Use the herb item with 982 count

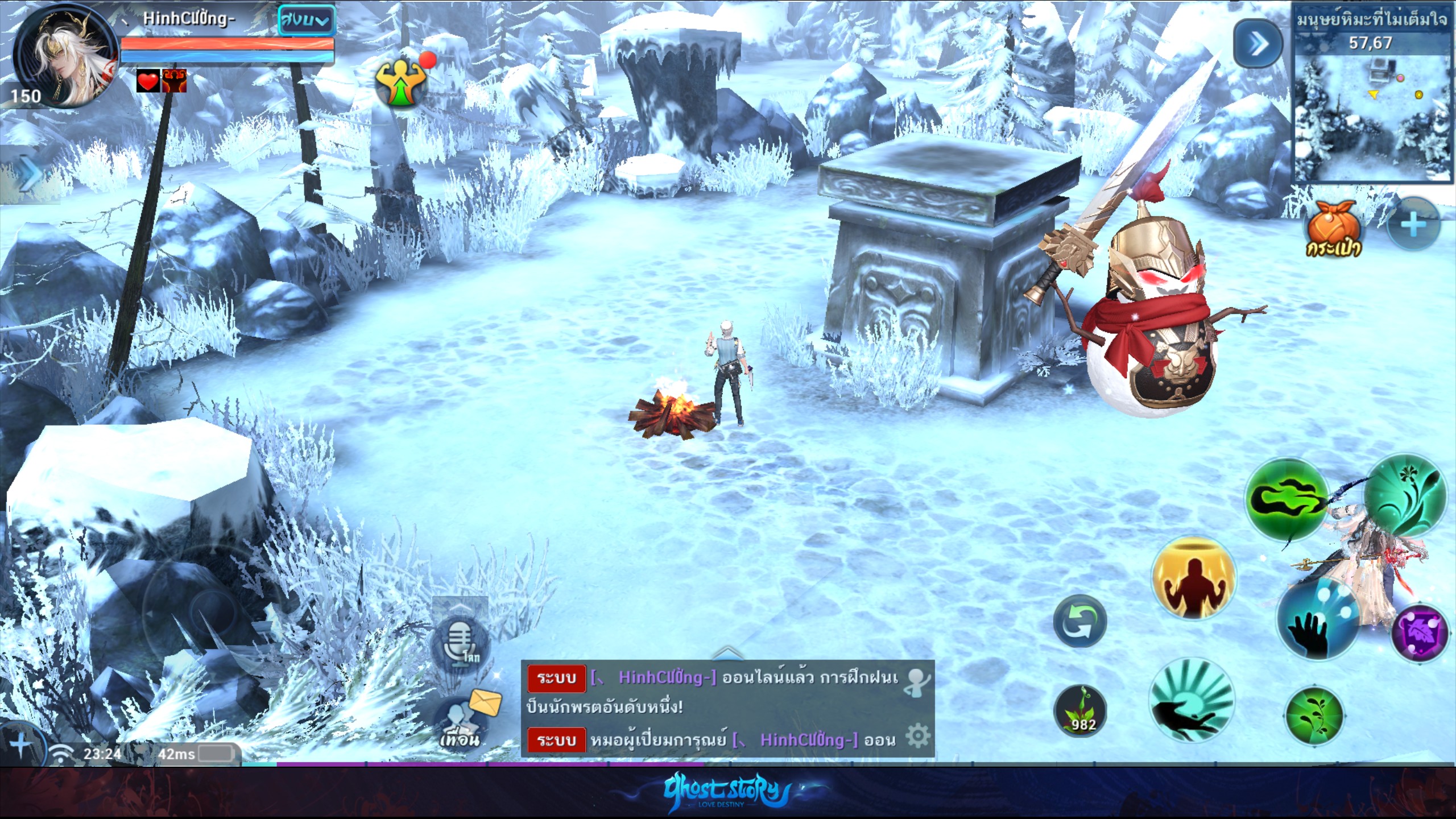point(1080,712)
